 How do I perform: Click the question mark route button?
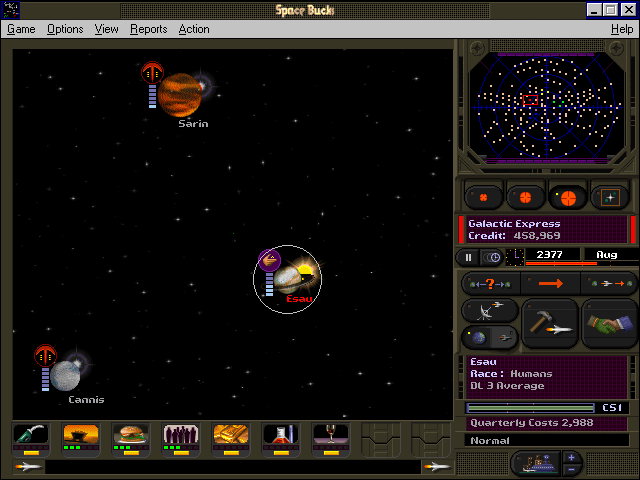click(491, 284)
